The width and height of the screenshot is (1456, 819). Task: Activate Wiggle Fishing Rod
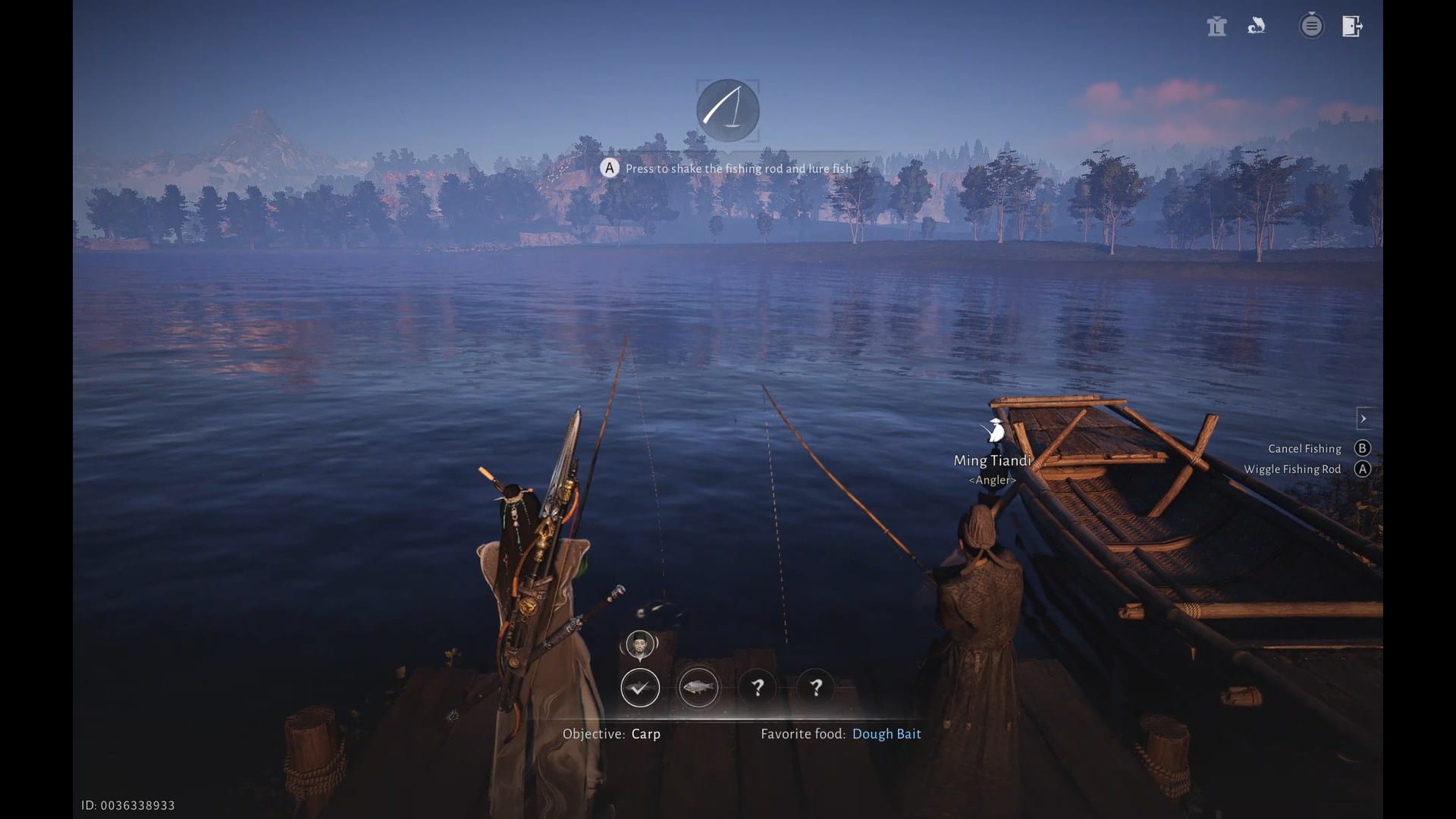click(1363, 469)
